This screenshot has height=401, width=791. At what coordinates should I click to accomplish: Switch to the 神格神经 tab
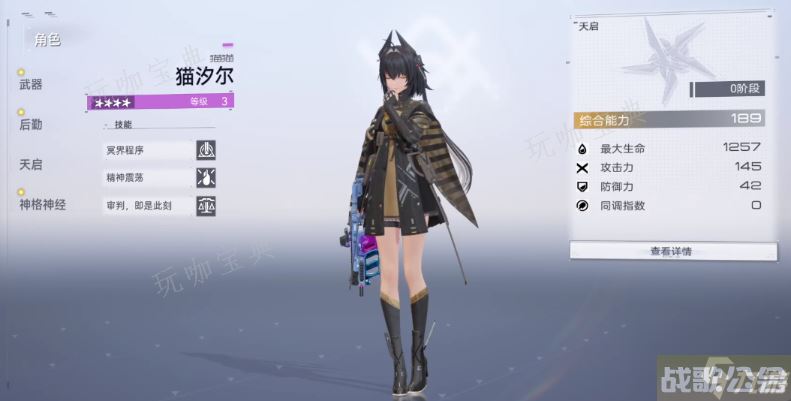point(42,204)
